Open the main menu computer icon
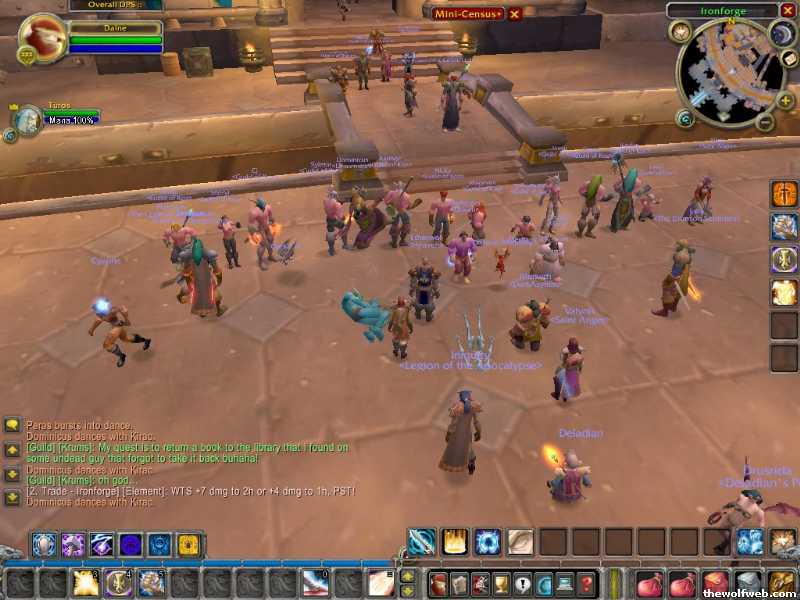Viewport: 800px width, 600px height. click(x=566, y=584)
